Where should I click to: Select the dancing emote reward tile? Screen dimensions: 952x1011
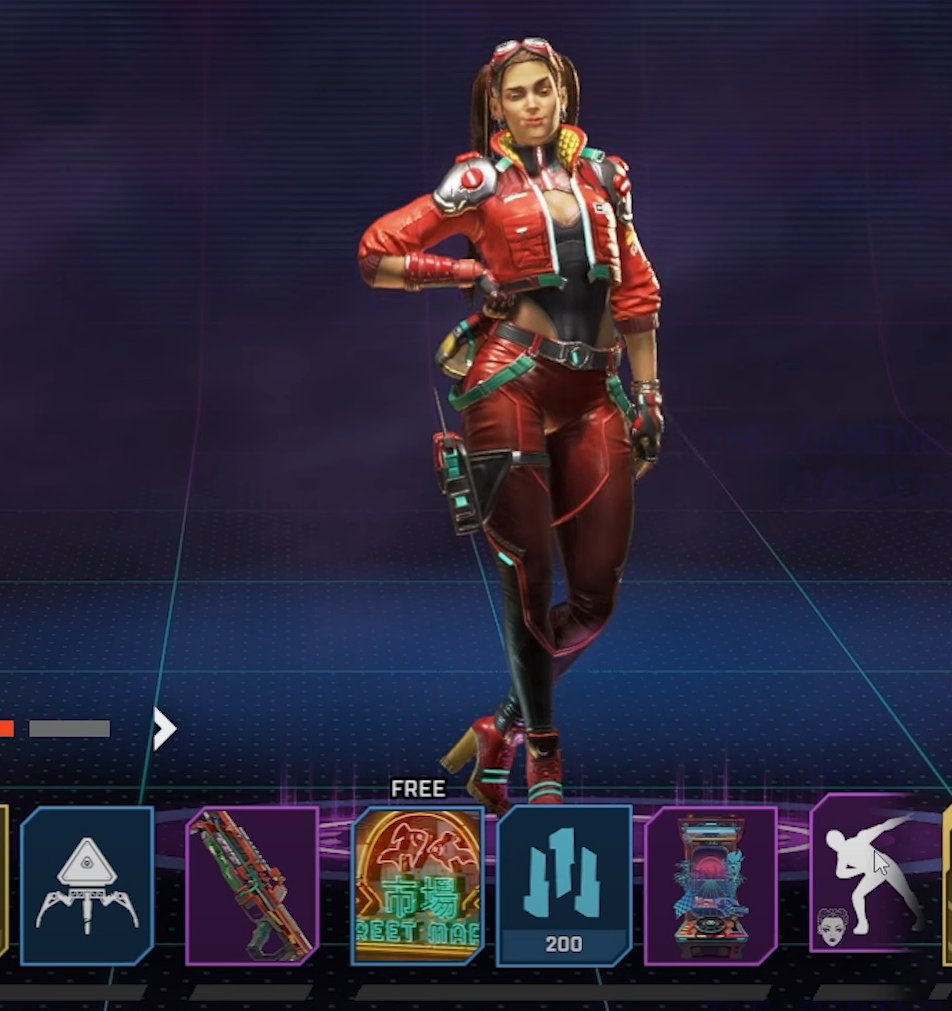tap(872, 870)
